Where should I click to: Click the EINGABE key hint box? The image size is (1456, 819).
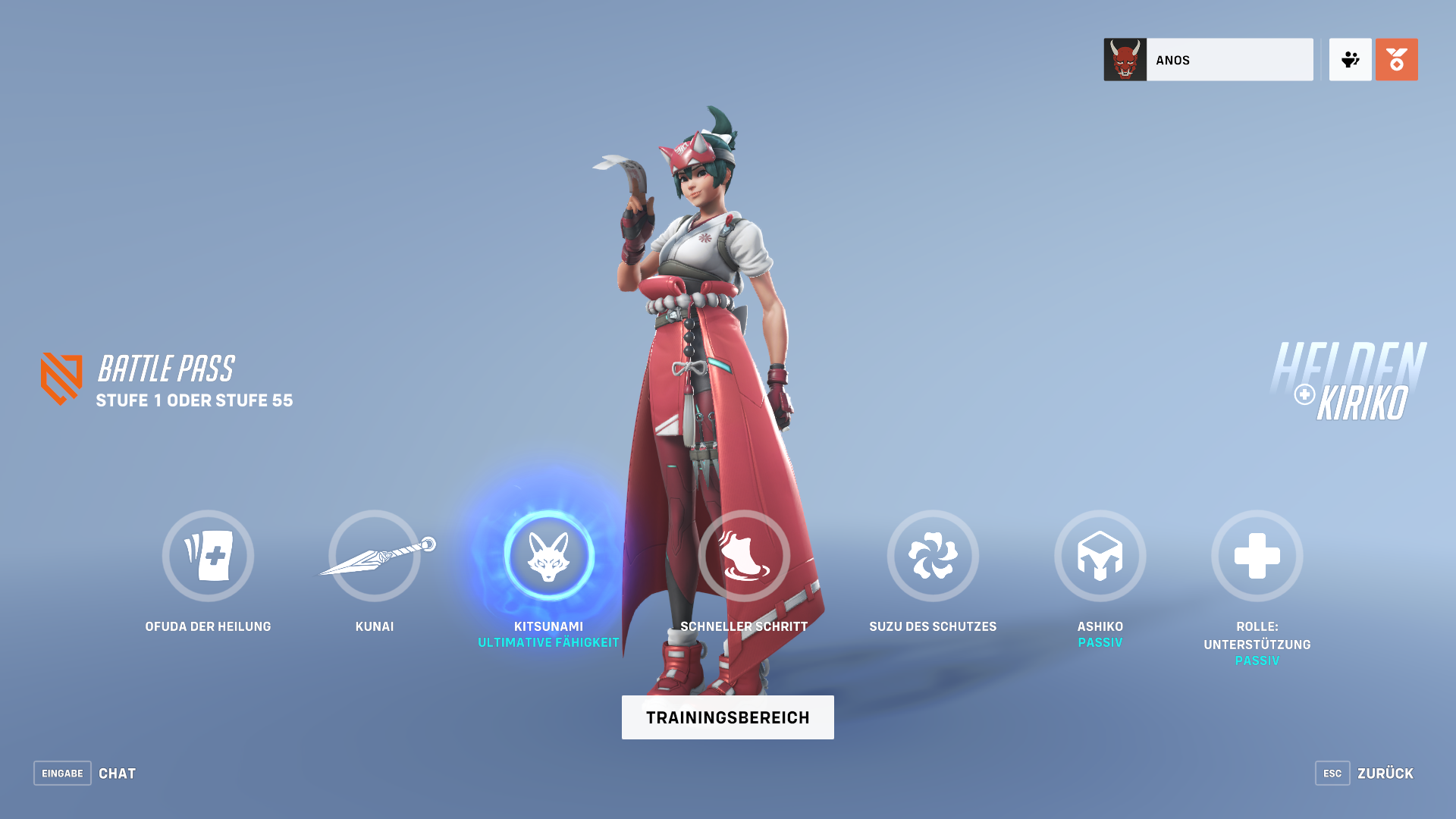[x=62, y=773]
